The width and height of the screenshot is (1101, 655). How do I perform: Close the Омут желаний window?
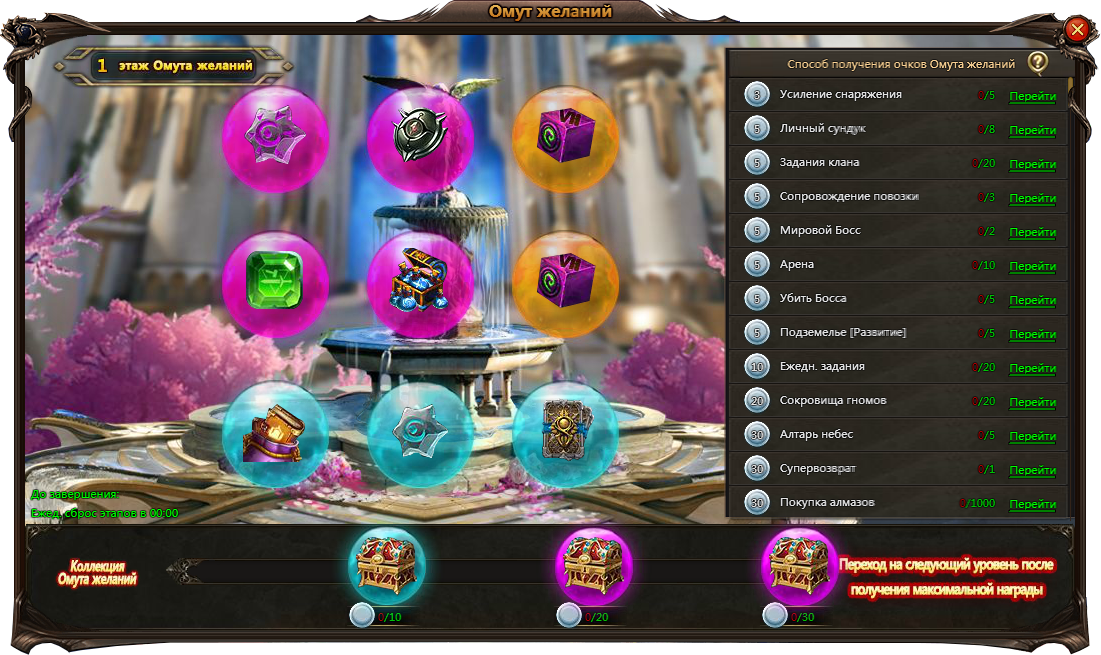(x=1077, y=30)
